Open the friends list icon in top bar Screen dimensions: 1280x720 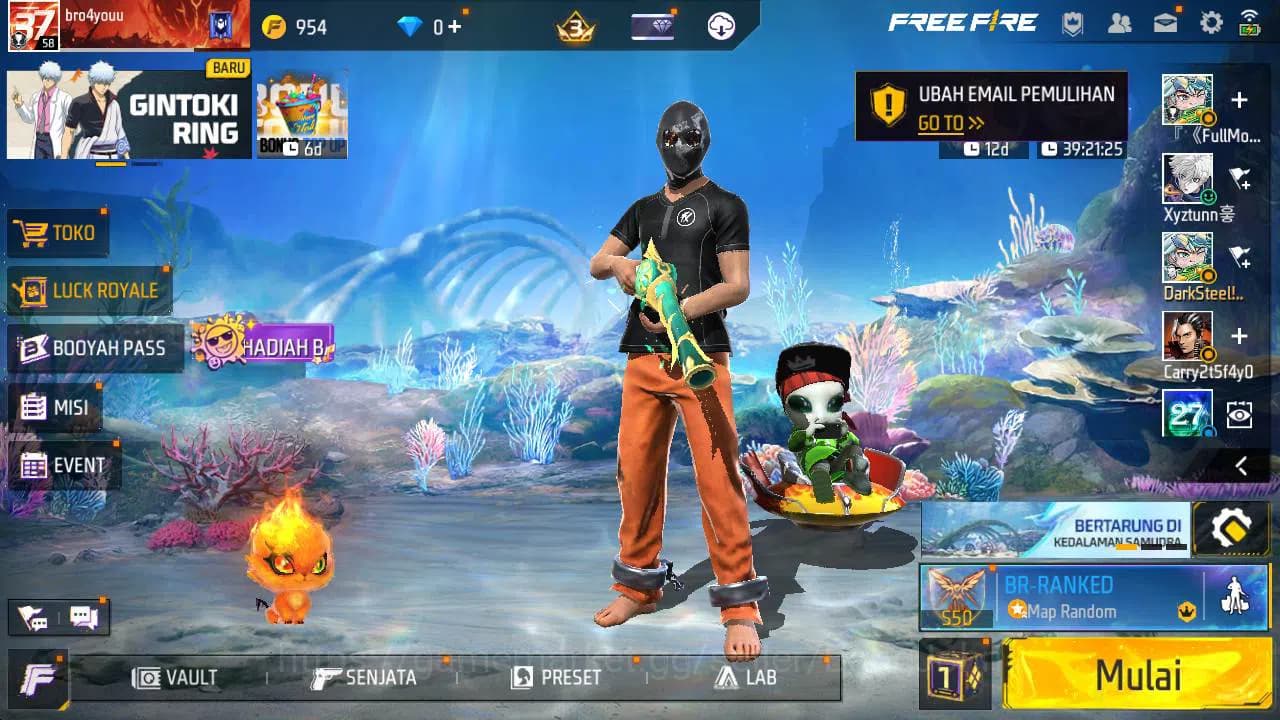pyautogui.click(x=1119, y=22)
